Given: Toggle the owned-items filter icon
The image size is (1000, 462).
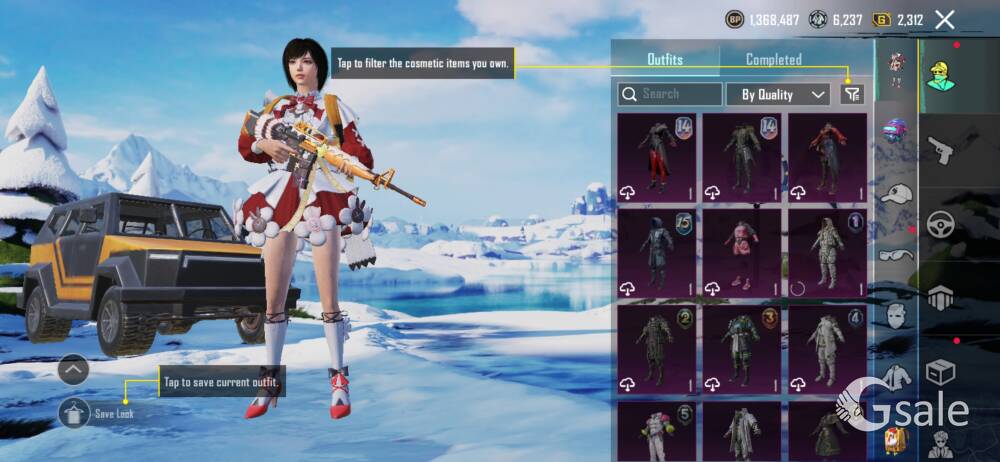Looking at the screenshot, I should [x=851, y=94].
